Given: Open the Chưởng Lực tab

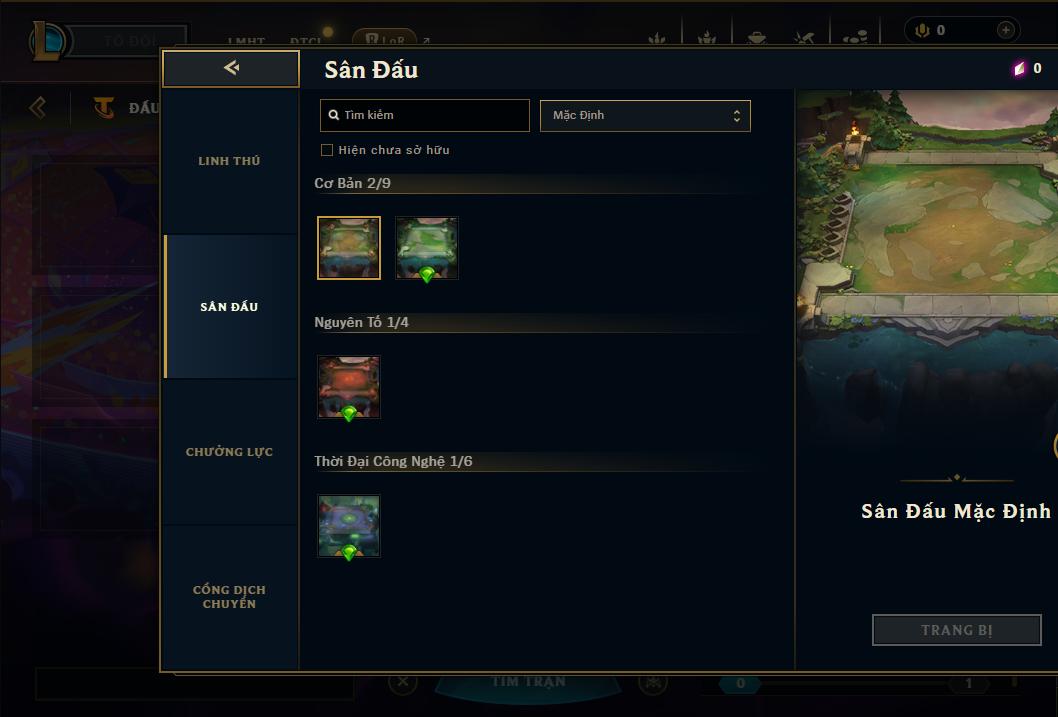Looking at the screenshot, I should (229, 452).
